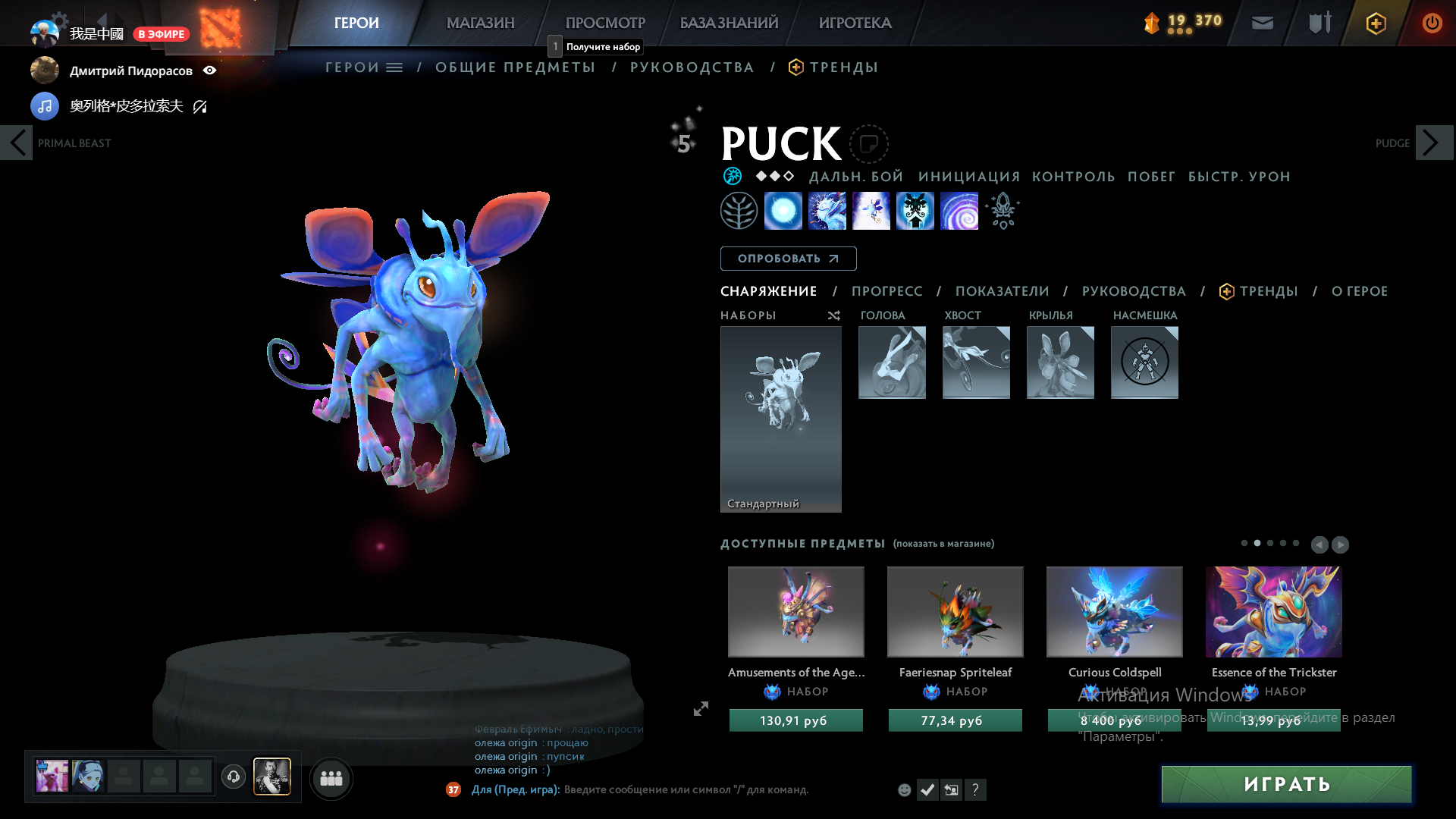Image resolution: width=1456 pixels, height=819 pixels.
Task: Click the ОПРОБОВАТЬ button
Action: pyautogui.click(x=788, y=259)
